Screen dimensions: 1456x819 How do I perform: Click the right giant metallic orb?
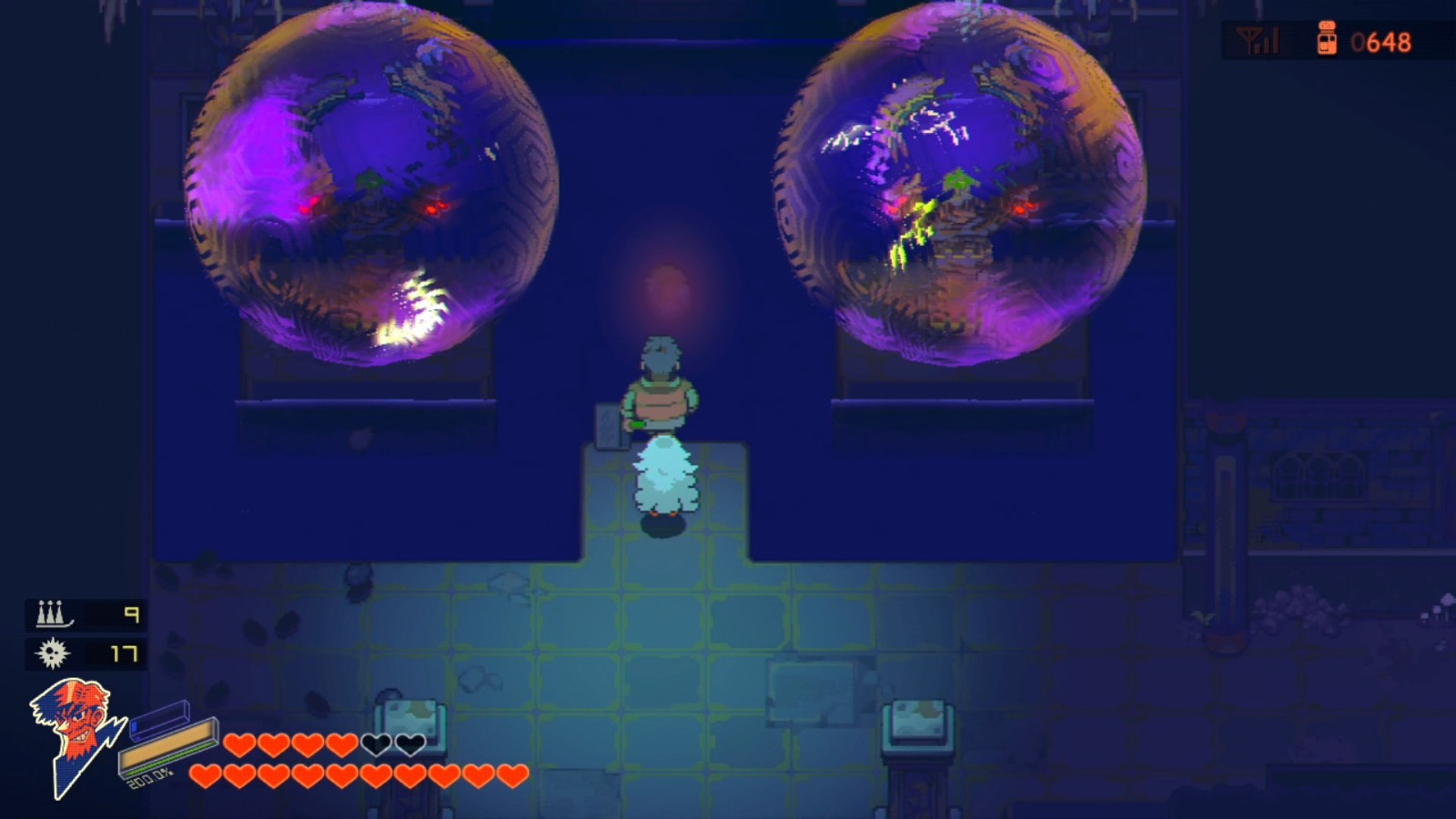click(955, 182)
